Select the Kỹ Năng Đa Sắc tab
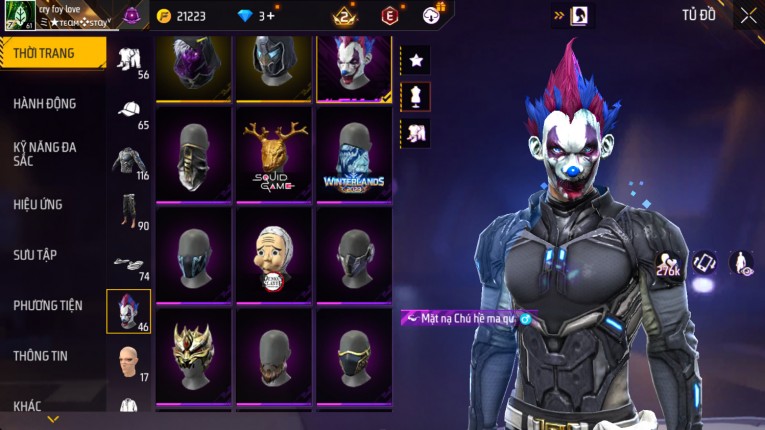765x430 pixels. point(45,154)
